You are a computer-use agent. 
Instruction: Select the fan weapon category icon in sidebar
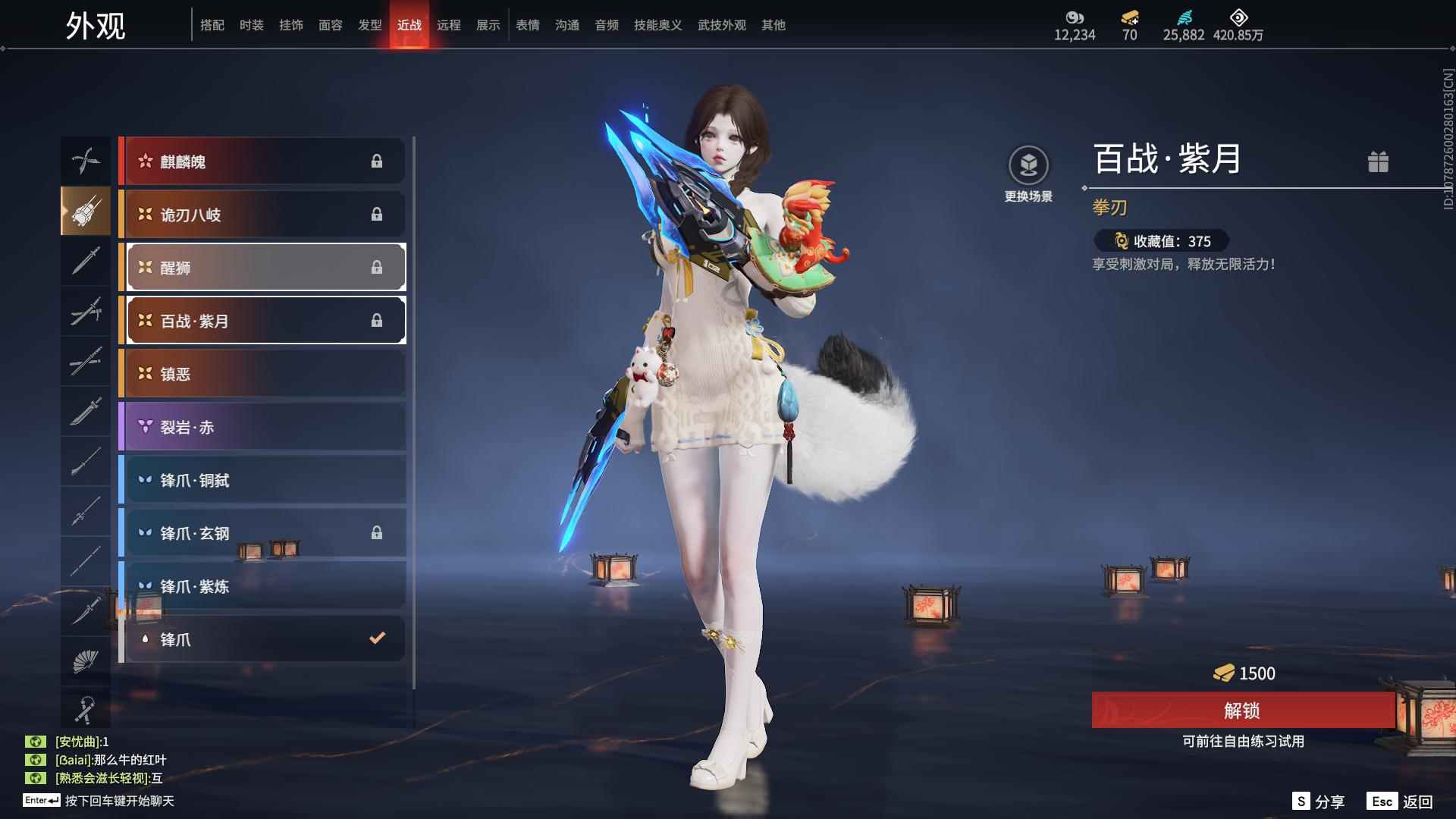click(86, 661)
